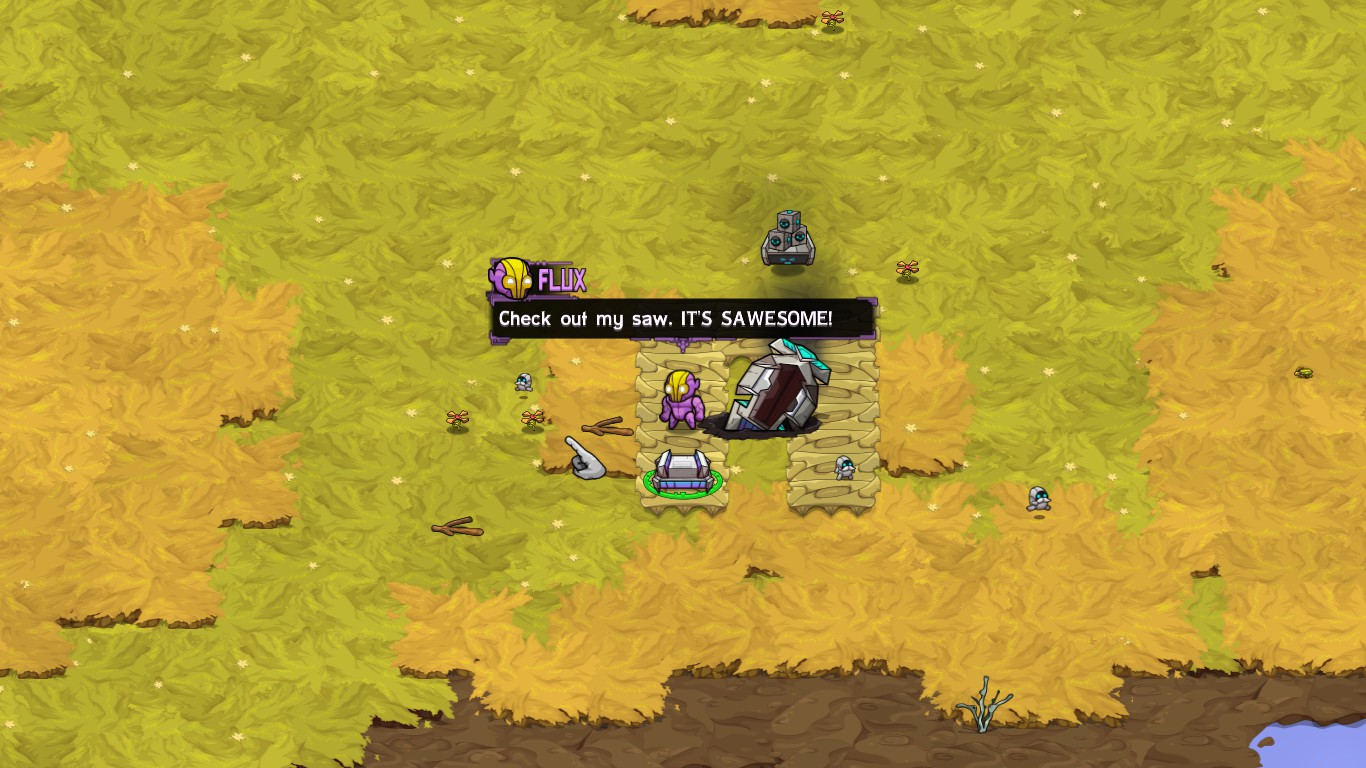
Task: Click the white creature on the right grass
Action: (1036, 497)
